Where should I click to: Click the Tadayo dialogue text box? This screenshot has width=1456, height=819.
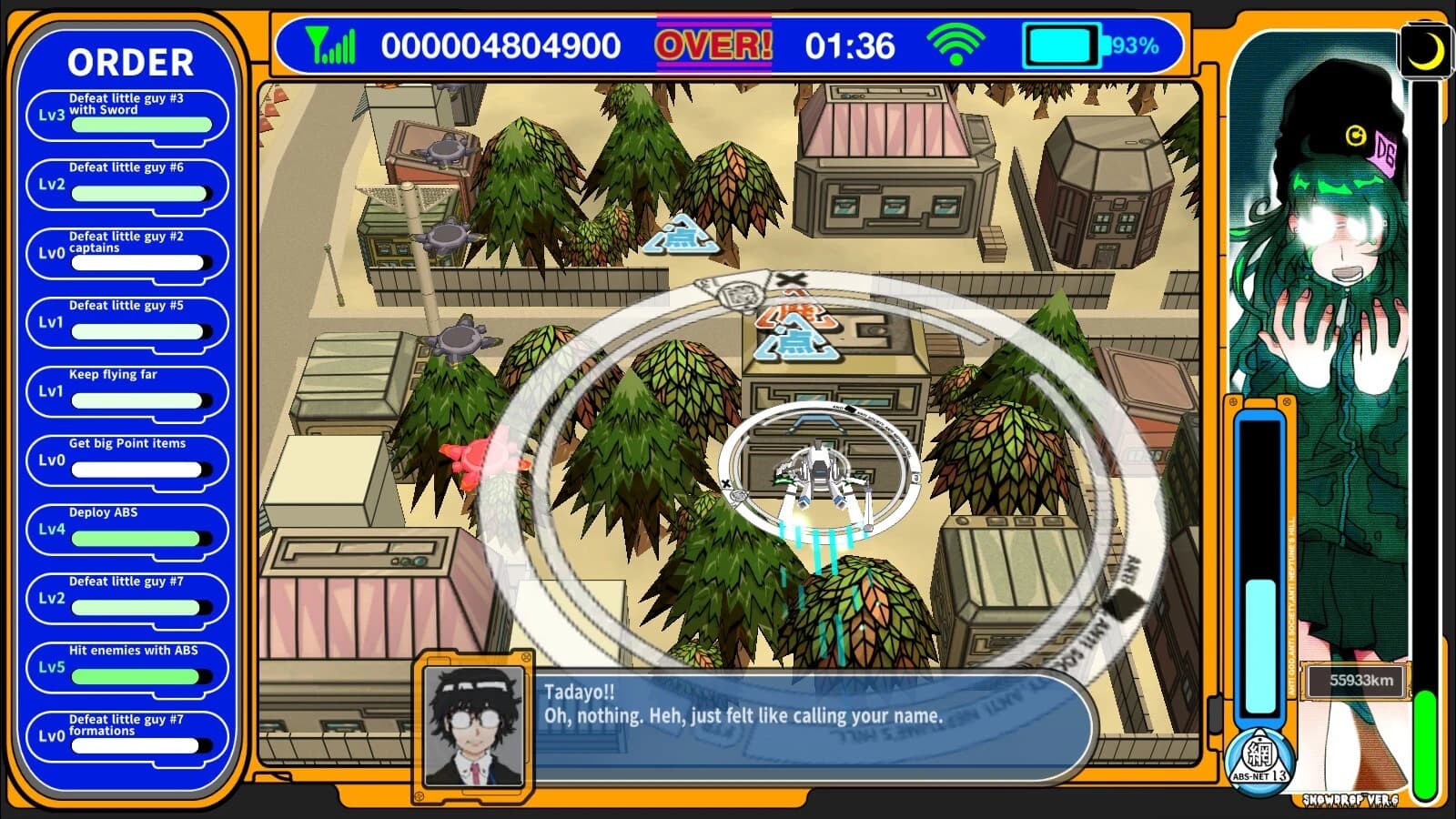[x=810, y=717]
